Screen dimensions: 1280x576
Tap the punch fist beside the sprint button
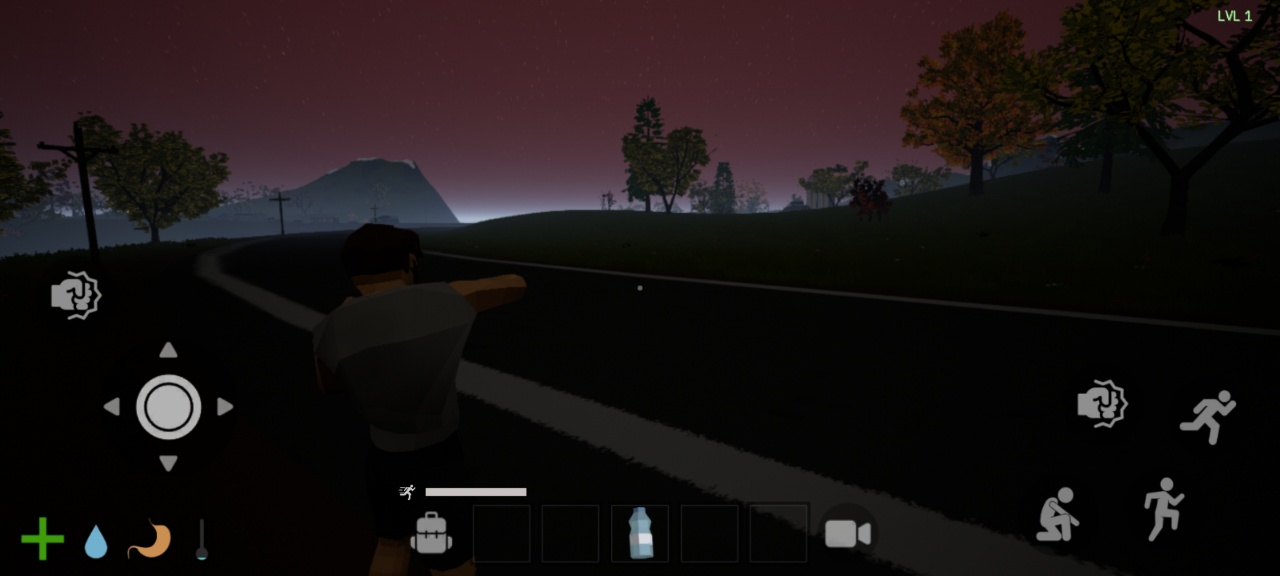1102,404
